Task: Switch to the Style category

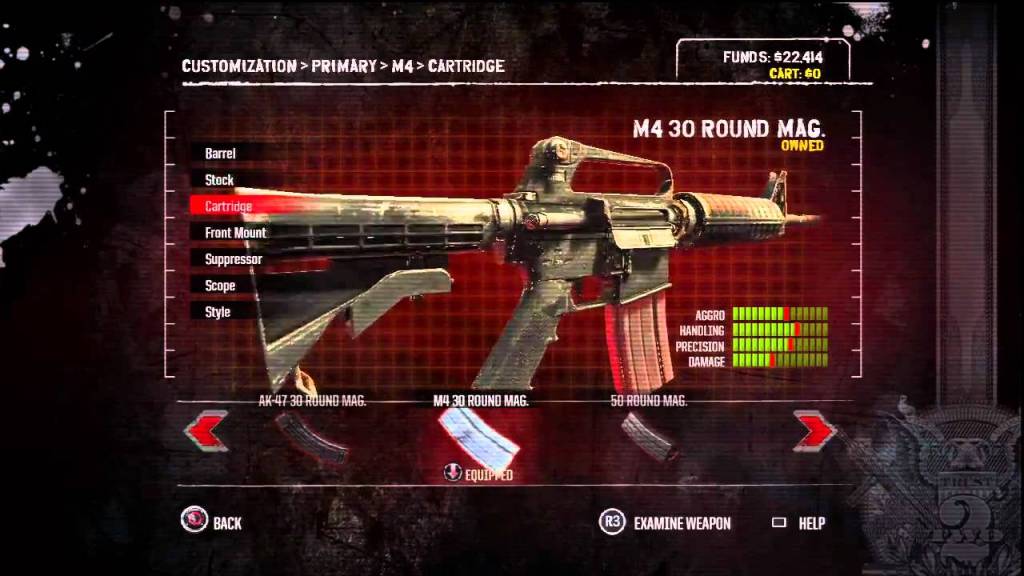Action: point(218,312)
